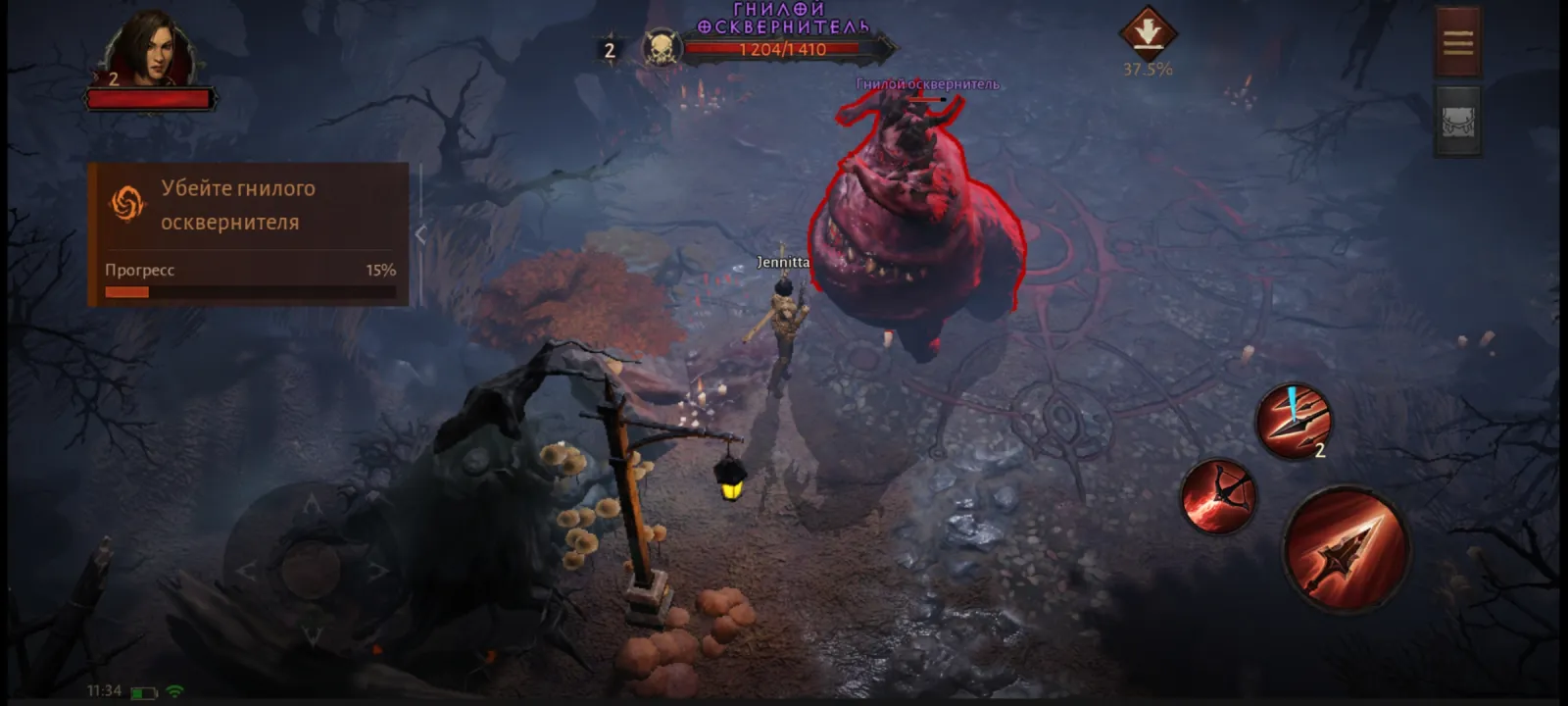Collapse the quest panel with the arrow
The image size is (1568, 706).
coord(420,234)
